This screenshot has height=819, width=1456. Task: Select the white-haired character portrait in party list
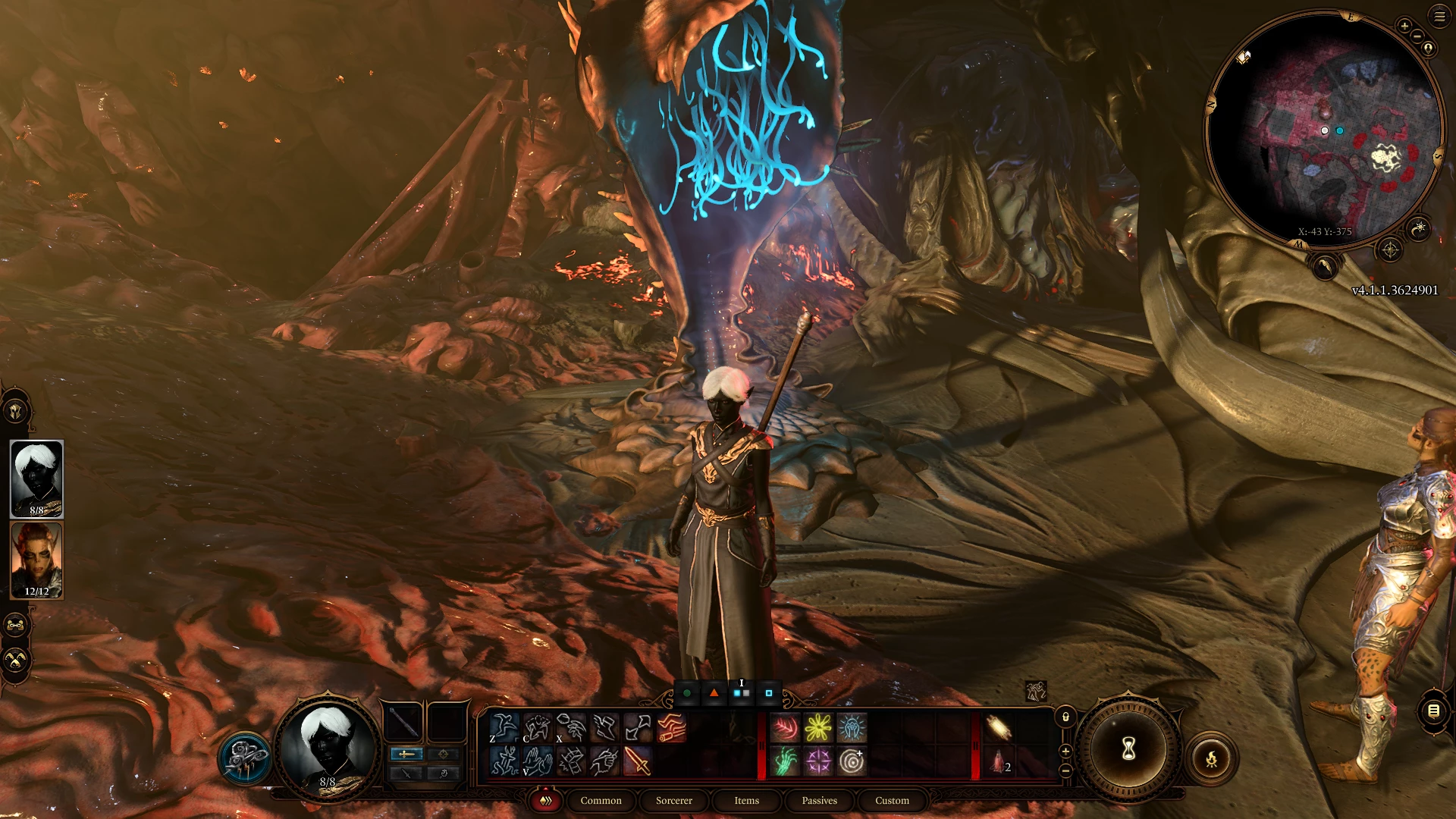click(36, 479)
